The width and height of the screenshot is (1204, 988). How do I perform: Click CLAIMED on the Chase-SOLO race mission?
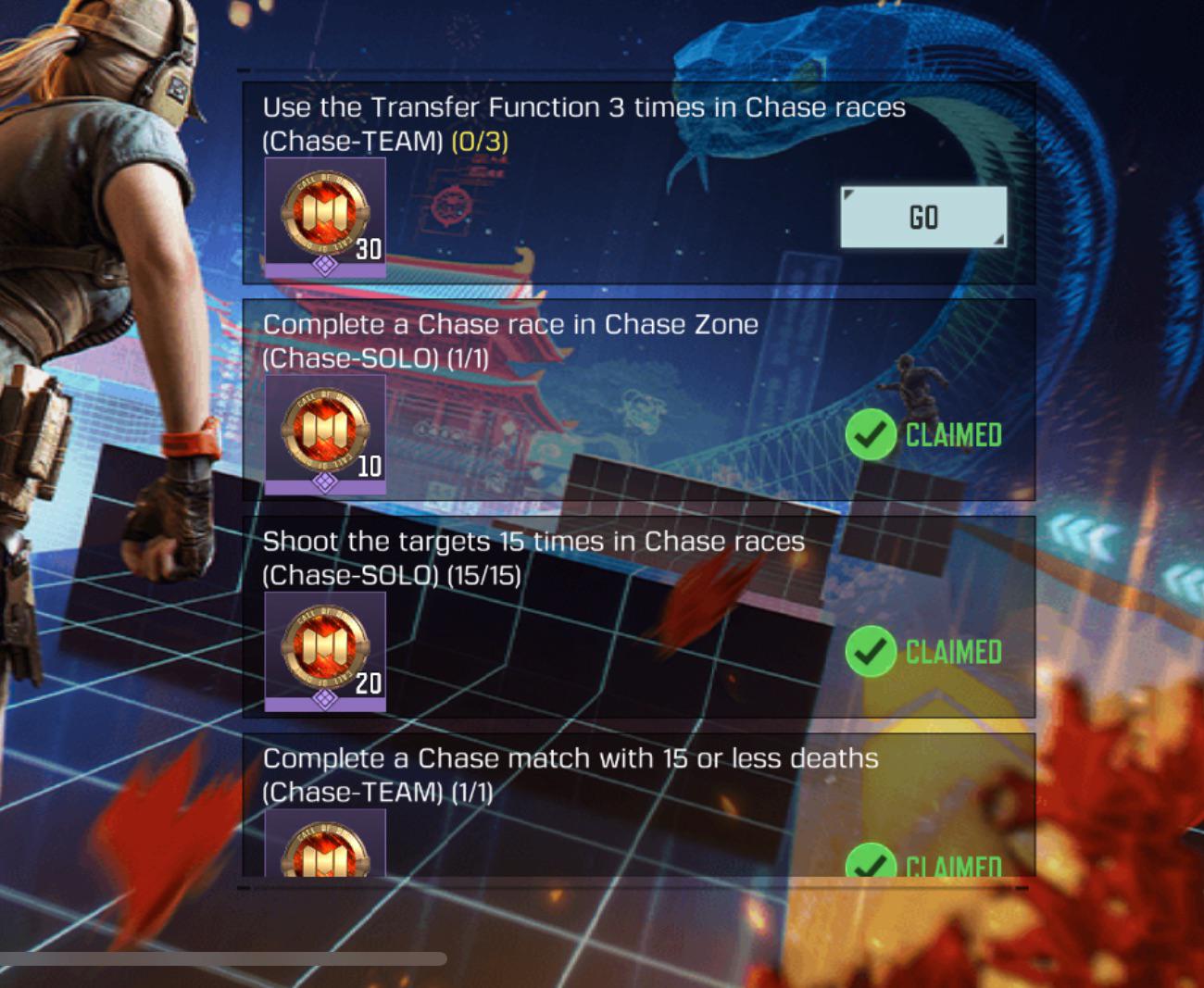[952, 433]
